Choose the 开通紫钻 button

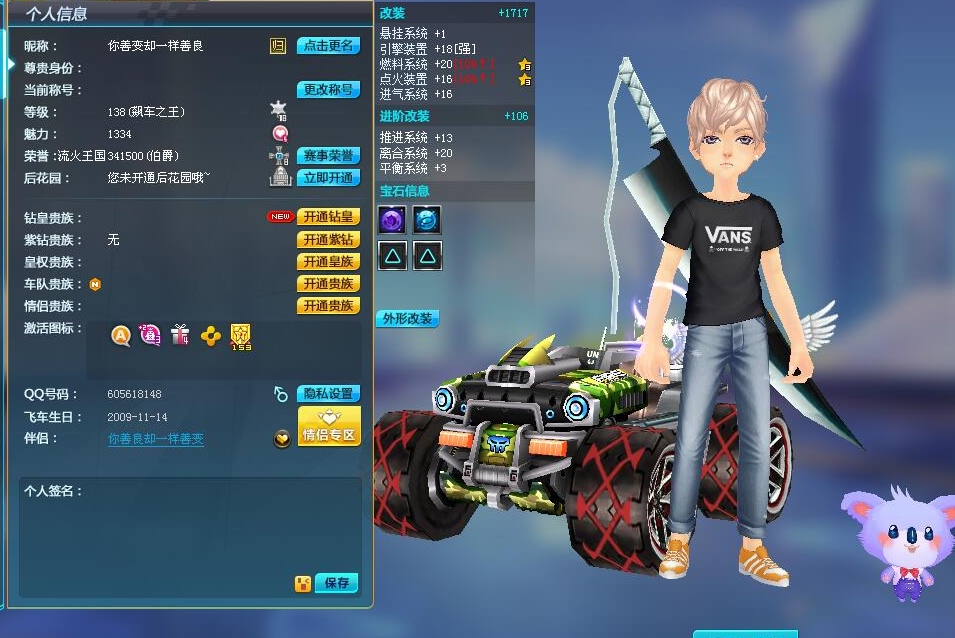click(328, 240)
